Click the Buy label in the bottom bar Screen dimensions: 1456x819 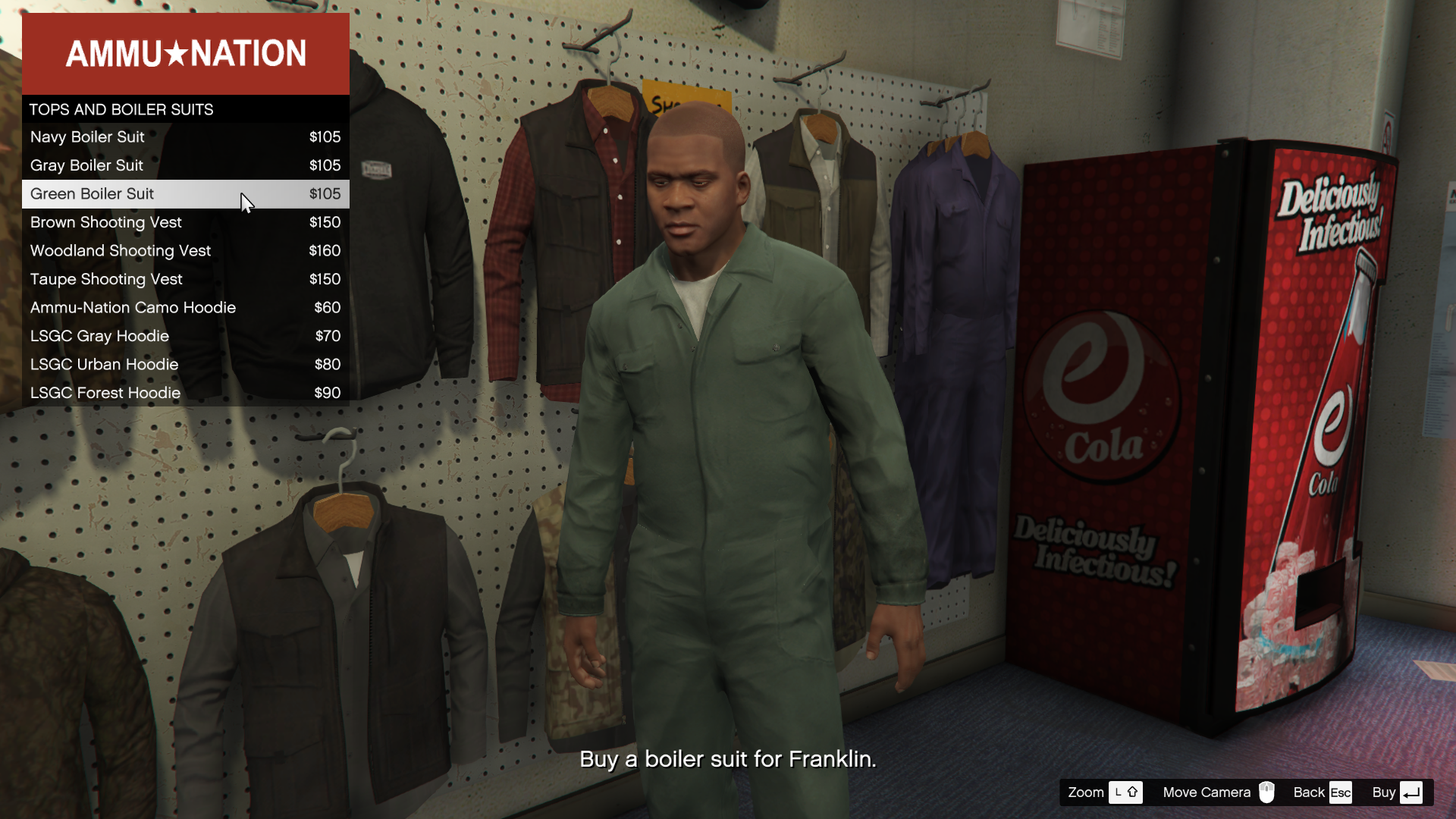(x=1384, y=792)
